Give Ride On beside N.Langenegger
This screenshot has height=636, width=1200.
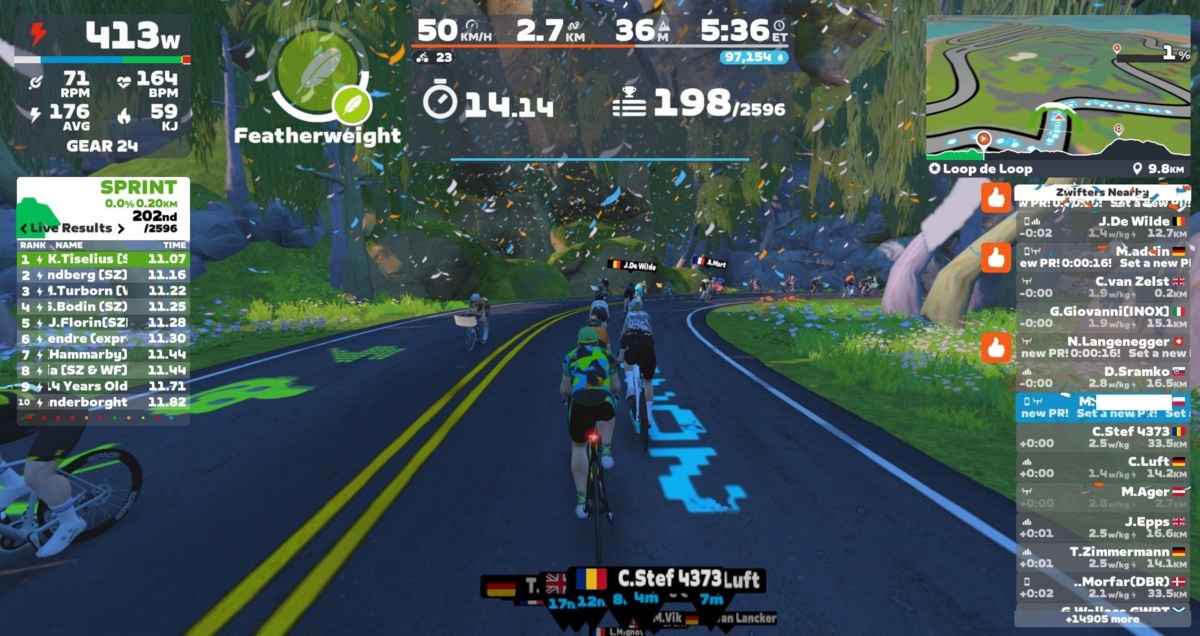995,347
